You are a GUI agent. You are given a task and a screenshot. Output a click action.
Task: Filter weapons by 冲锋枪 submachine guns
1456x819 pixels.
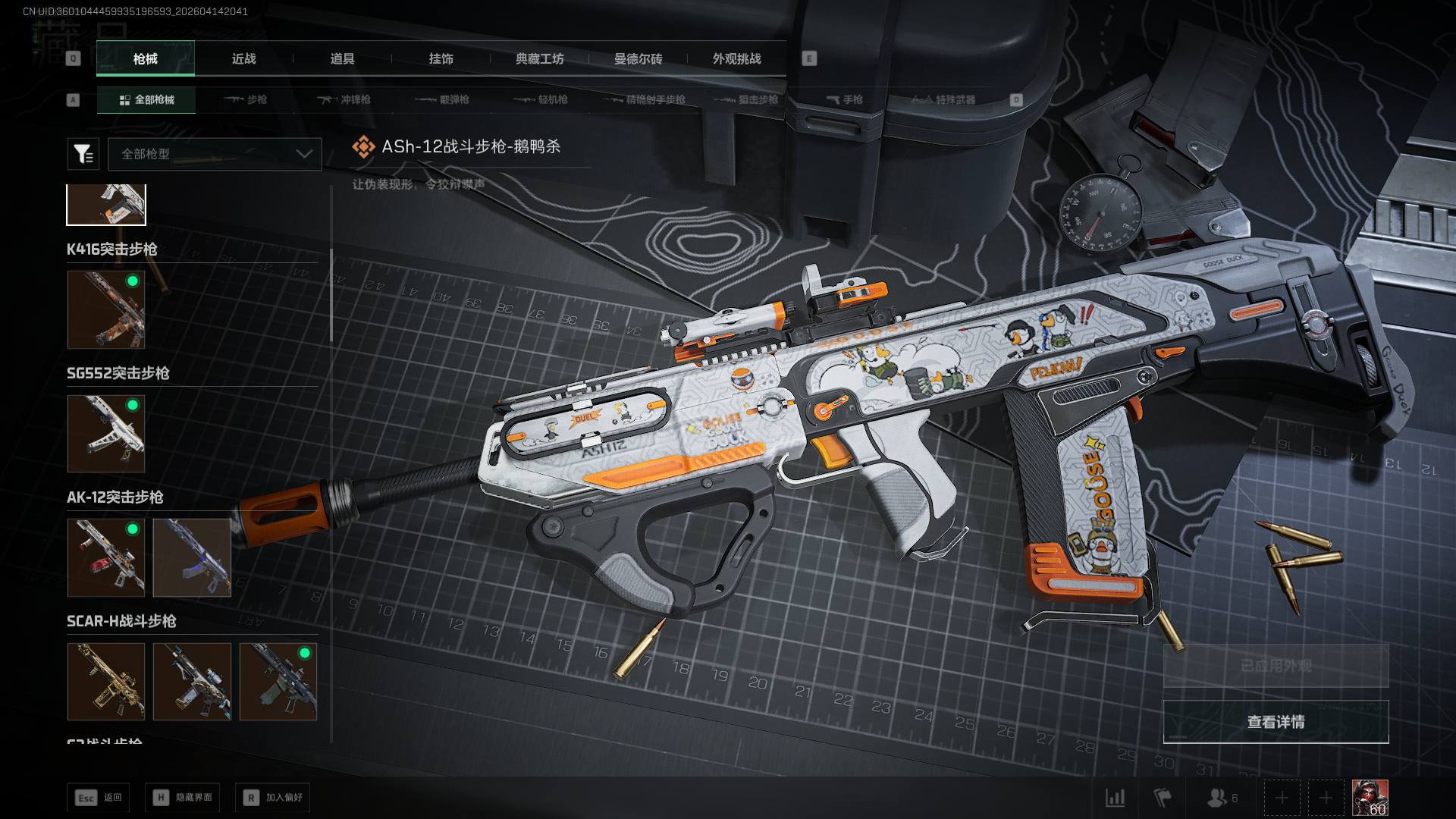345,99
